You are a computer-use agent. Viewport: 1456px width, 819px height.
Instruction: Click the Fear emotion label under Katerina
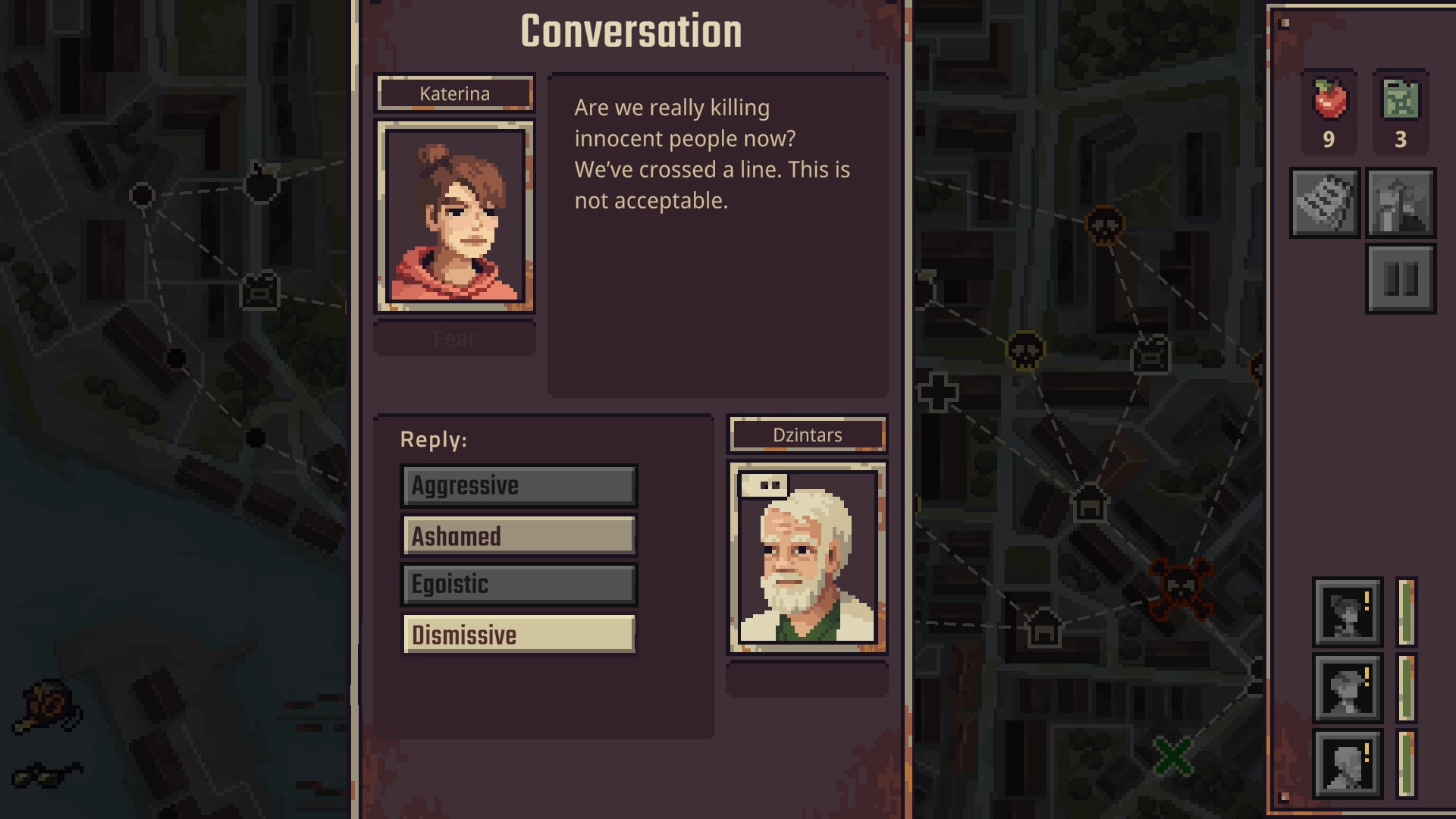coord(454,338)
